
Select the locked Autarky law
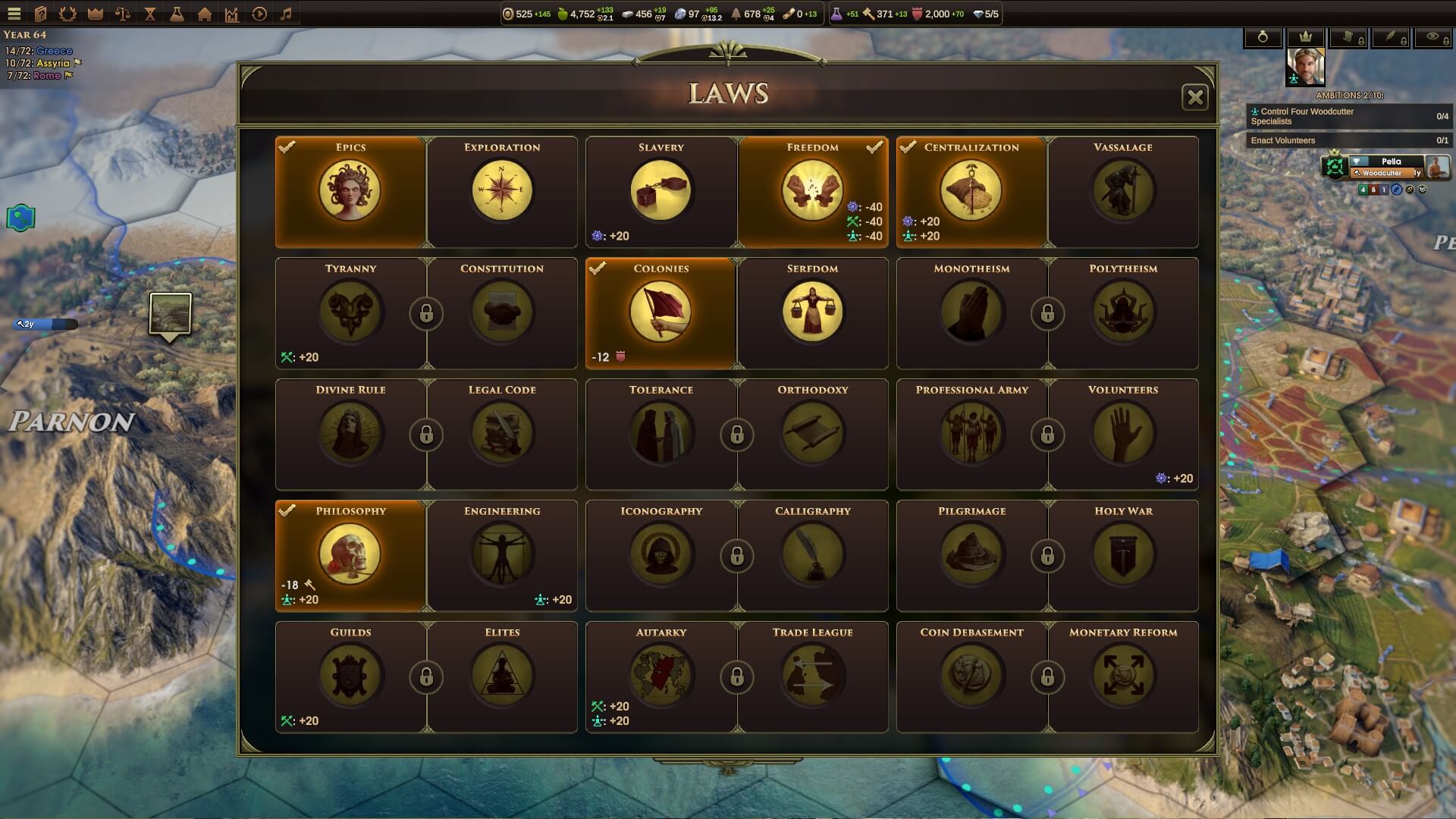click(x=661, y=676)
